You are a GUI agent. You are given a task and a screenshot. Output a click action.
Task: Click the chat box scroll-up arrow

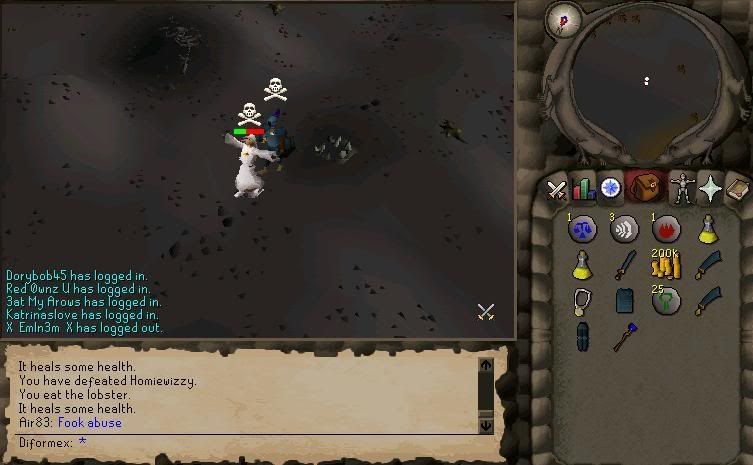pos(486,365)
